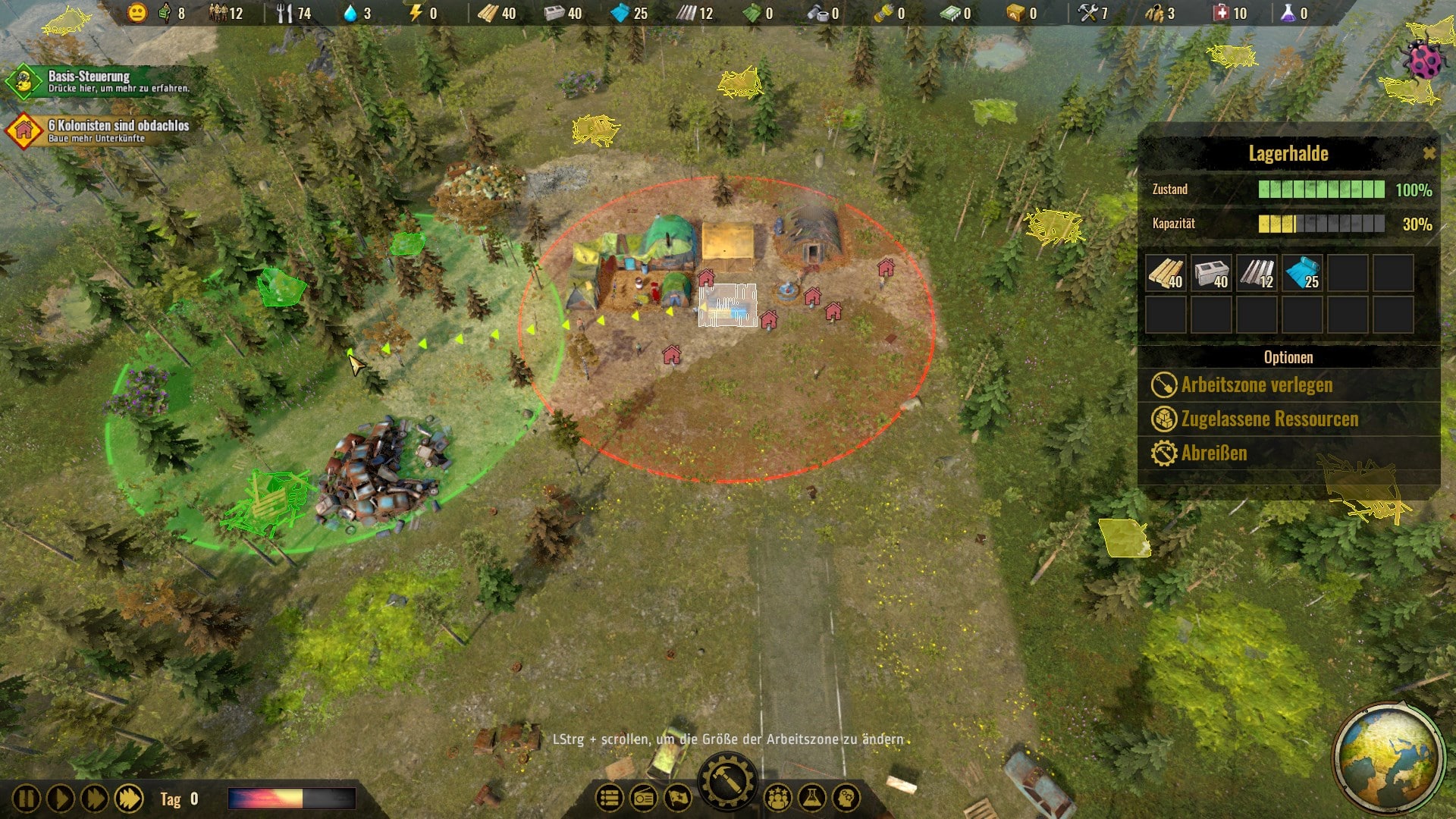Image resolution: width=1456 pixels, height=819 pixels.
Task: Select the concrete blocks storage slot
Action: point(1211,273)
